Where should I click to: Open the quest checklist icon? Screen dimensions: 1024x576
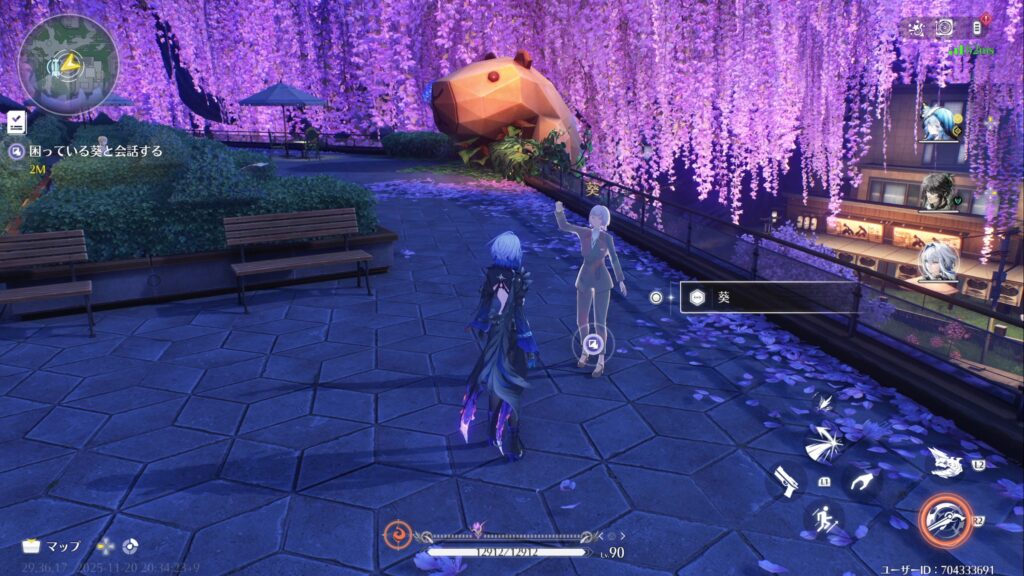click(x=15, y=122)
